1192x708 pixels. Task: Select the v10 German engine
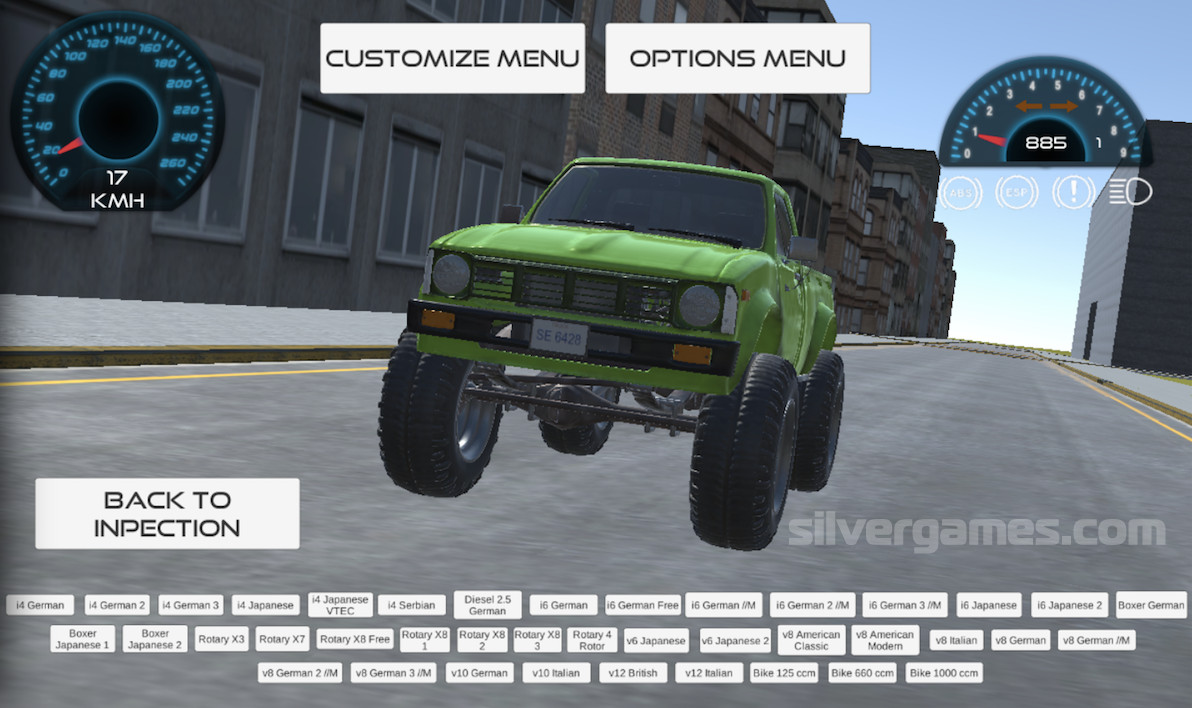480,673
